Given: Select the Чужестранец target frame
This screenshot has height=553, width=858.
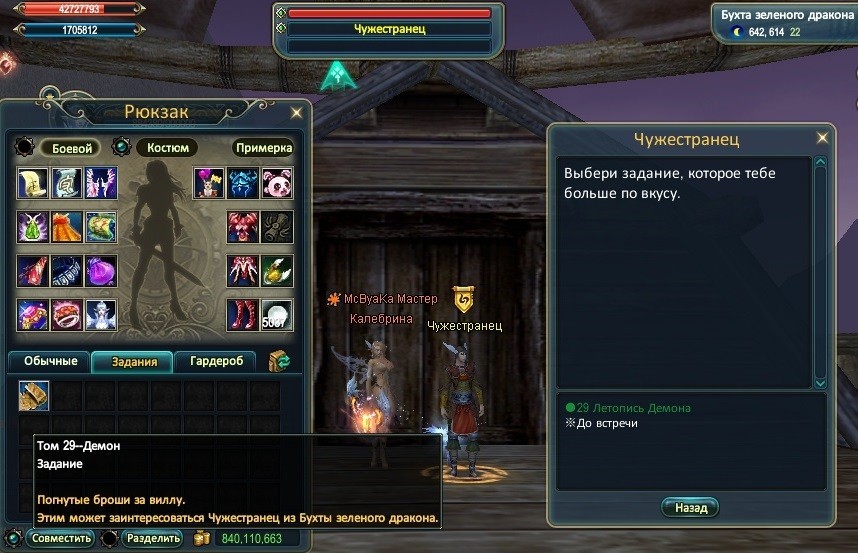Looking at the screenshot, I should click(x=390, y=30).
